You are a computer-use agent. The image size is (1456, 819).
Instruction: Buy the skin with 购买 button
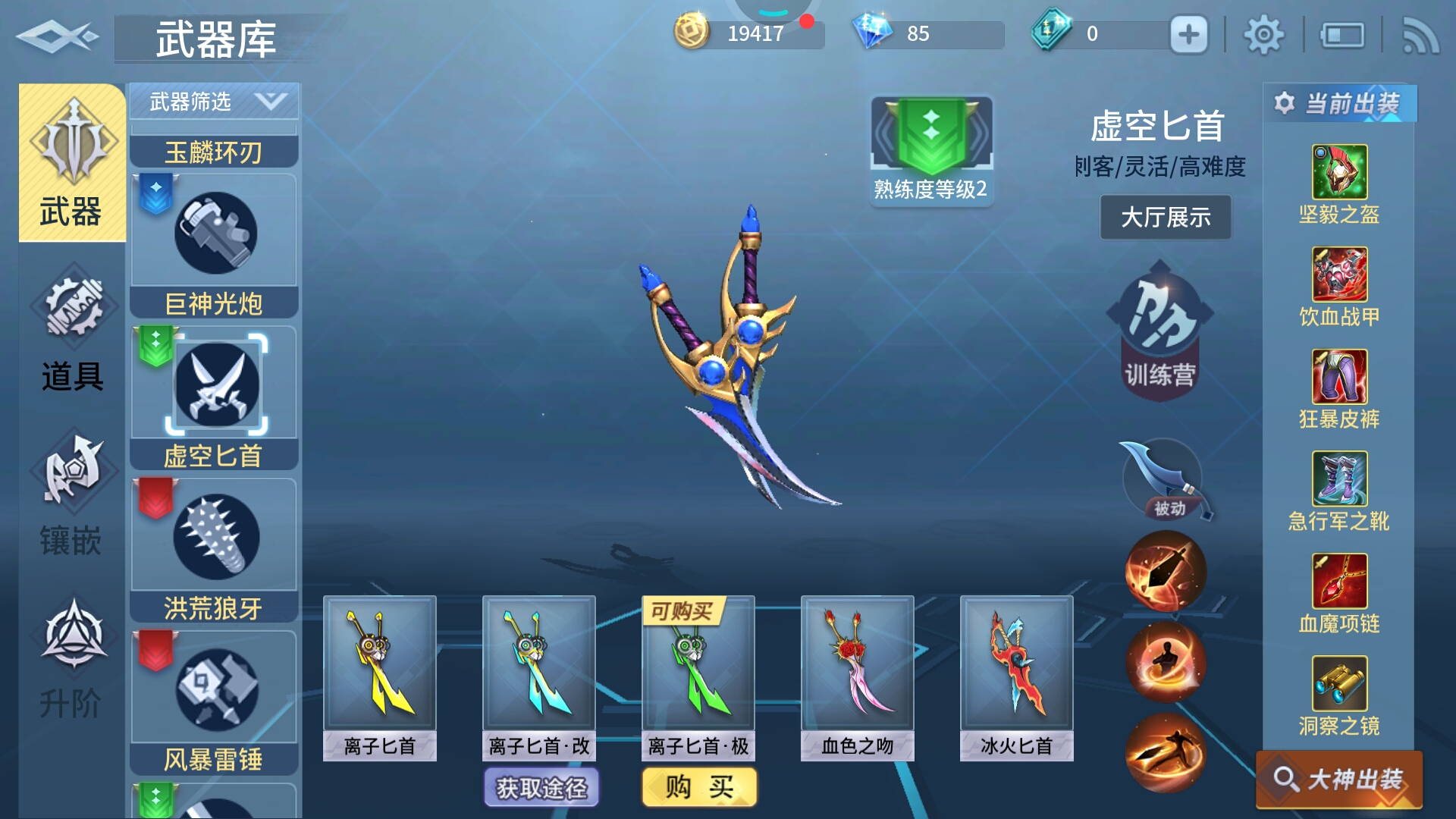pos(699,787)
